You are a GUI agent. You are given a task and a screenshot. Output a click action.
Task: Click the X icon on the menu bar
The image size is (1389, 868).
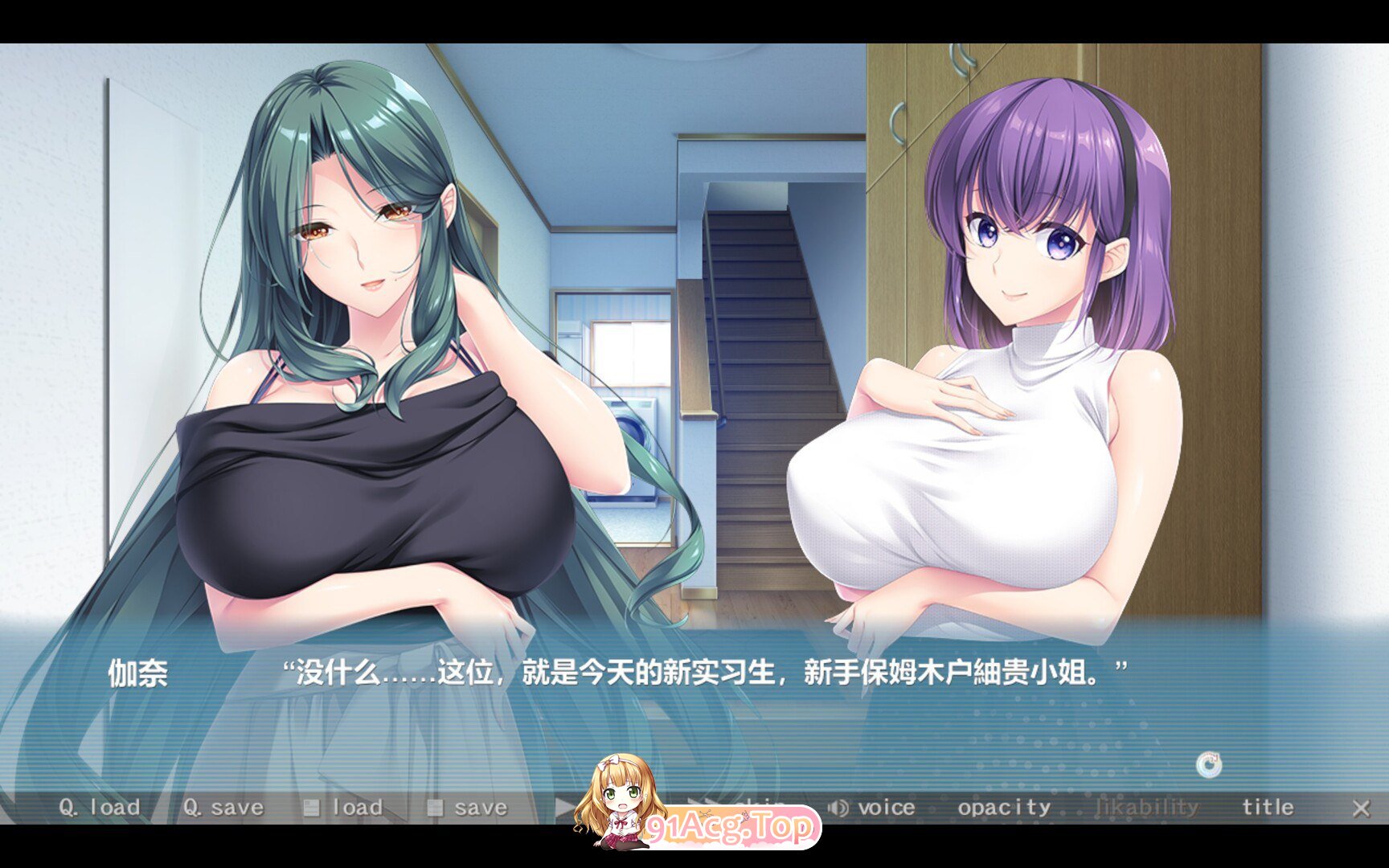pyautogui.click(x=1362, y=807)
